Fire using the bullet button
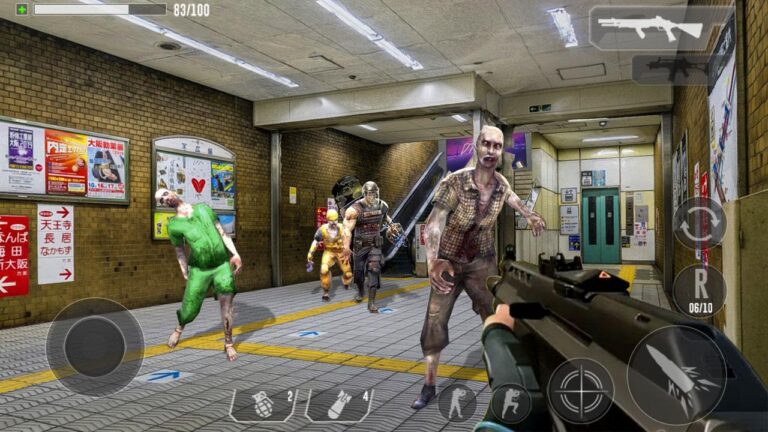 pos(676,374)
